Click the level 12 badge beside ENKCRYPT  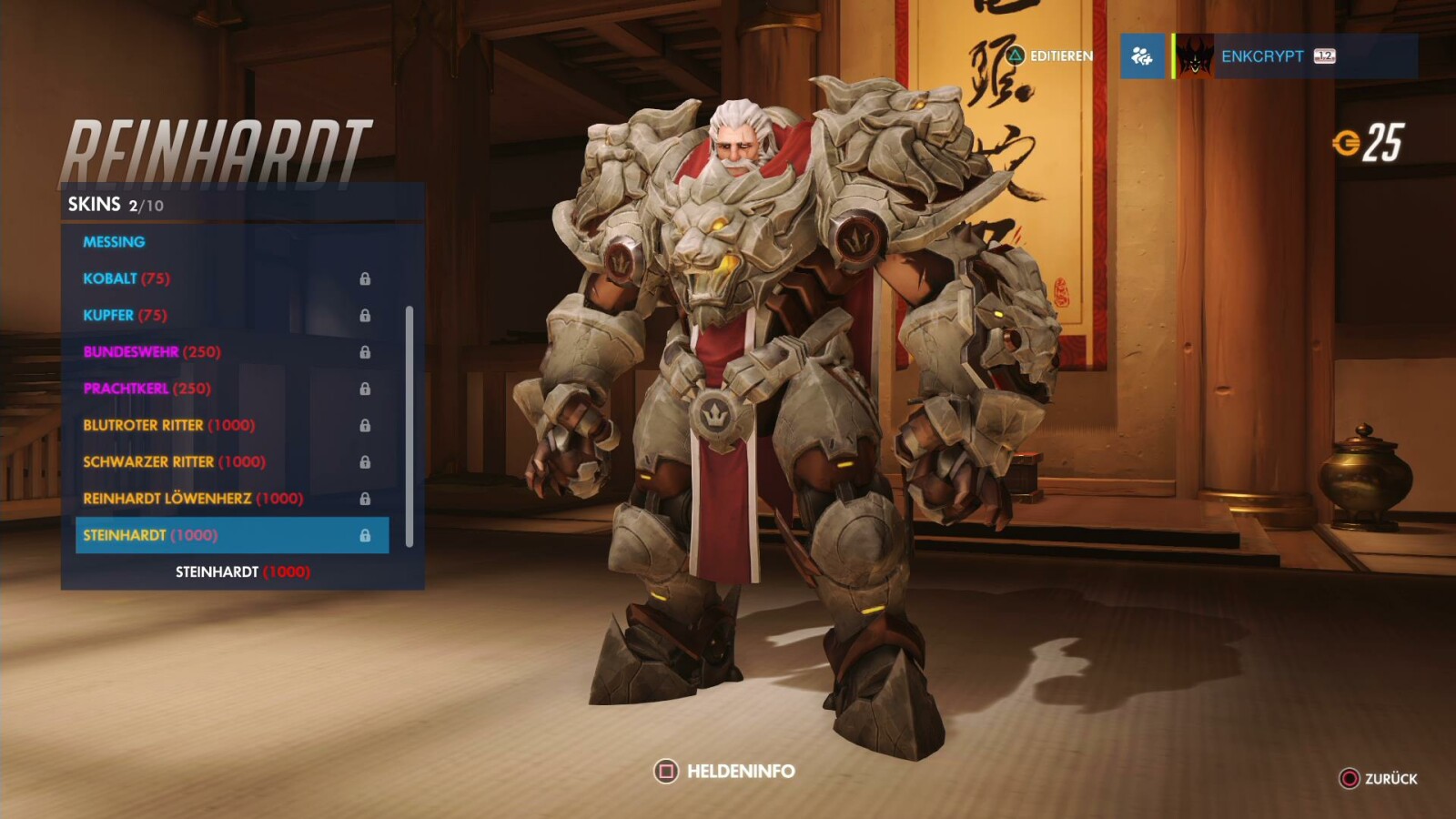pyautogui.click(x=1324, y=56)
